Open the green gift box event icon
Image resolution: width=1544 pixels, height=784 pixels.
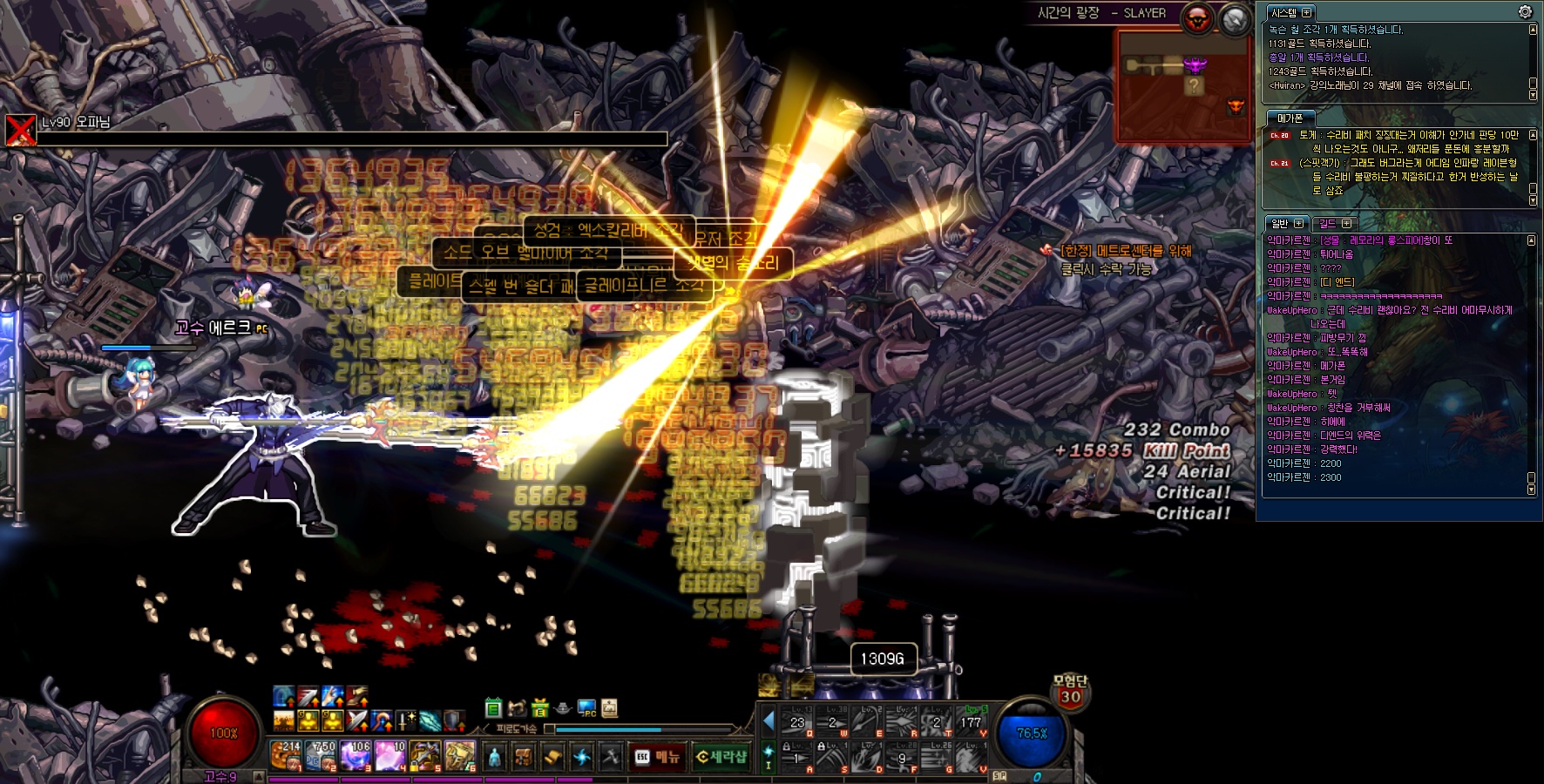tap(540, 708)
